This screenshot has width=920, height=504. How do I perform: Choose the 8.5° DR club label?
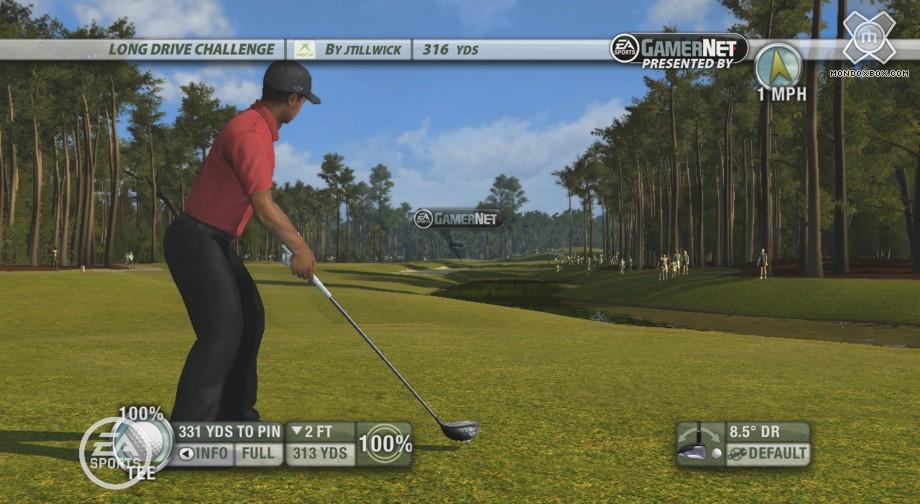click(x=767, y=432)
